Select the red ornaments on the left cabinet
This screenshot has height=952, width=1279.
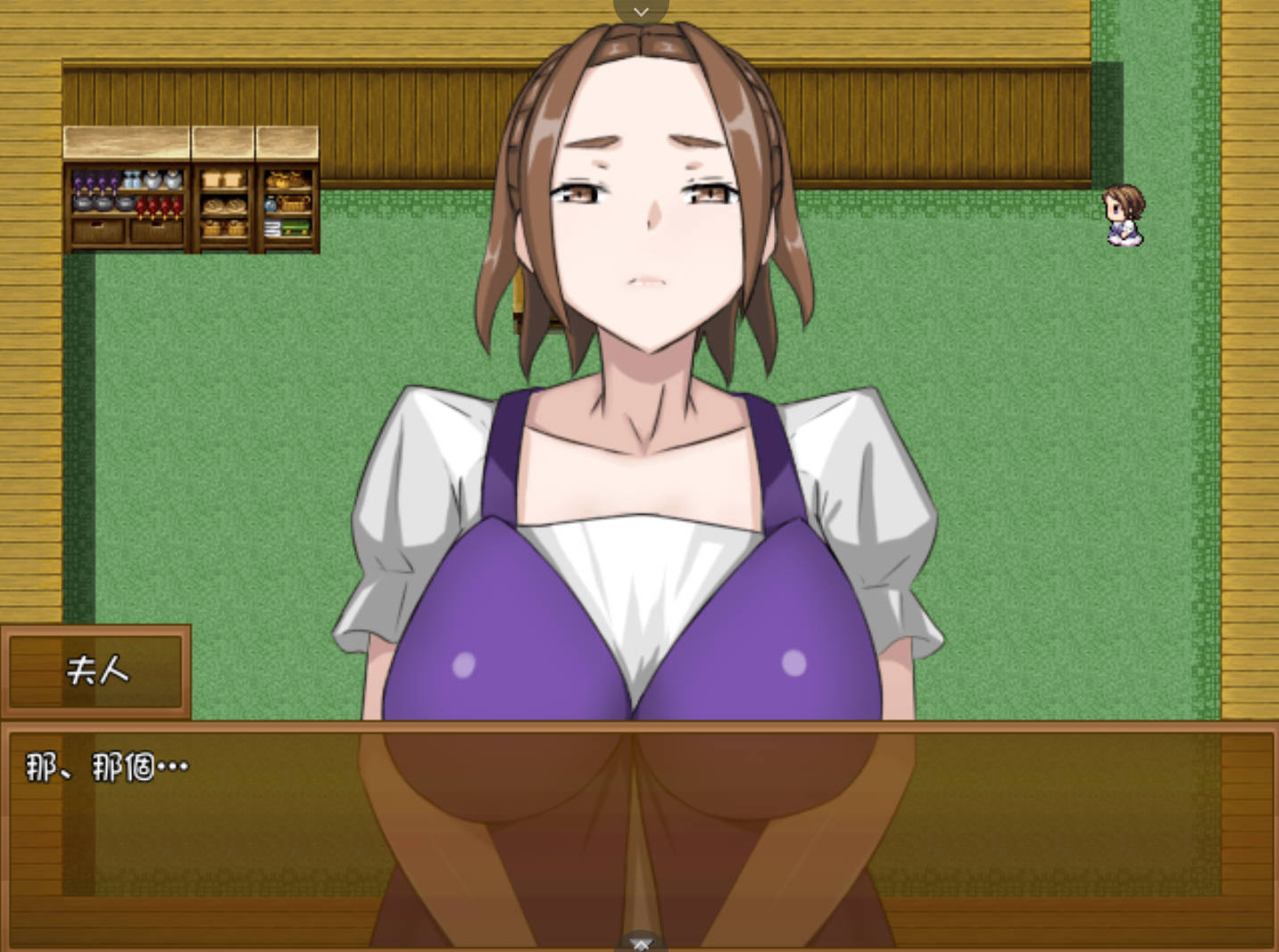click(159, 205)
